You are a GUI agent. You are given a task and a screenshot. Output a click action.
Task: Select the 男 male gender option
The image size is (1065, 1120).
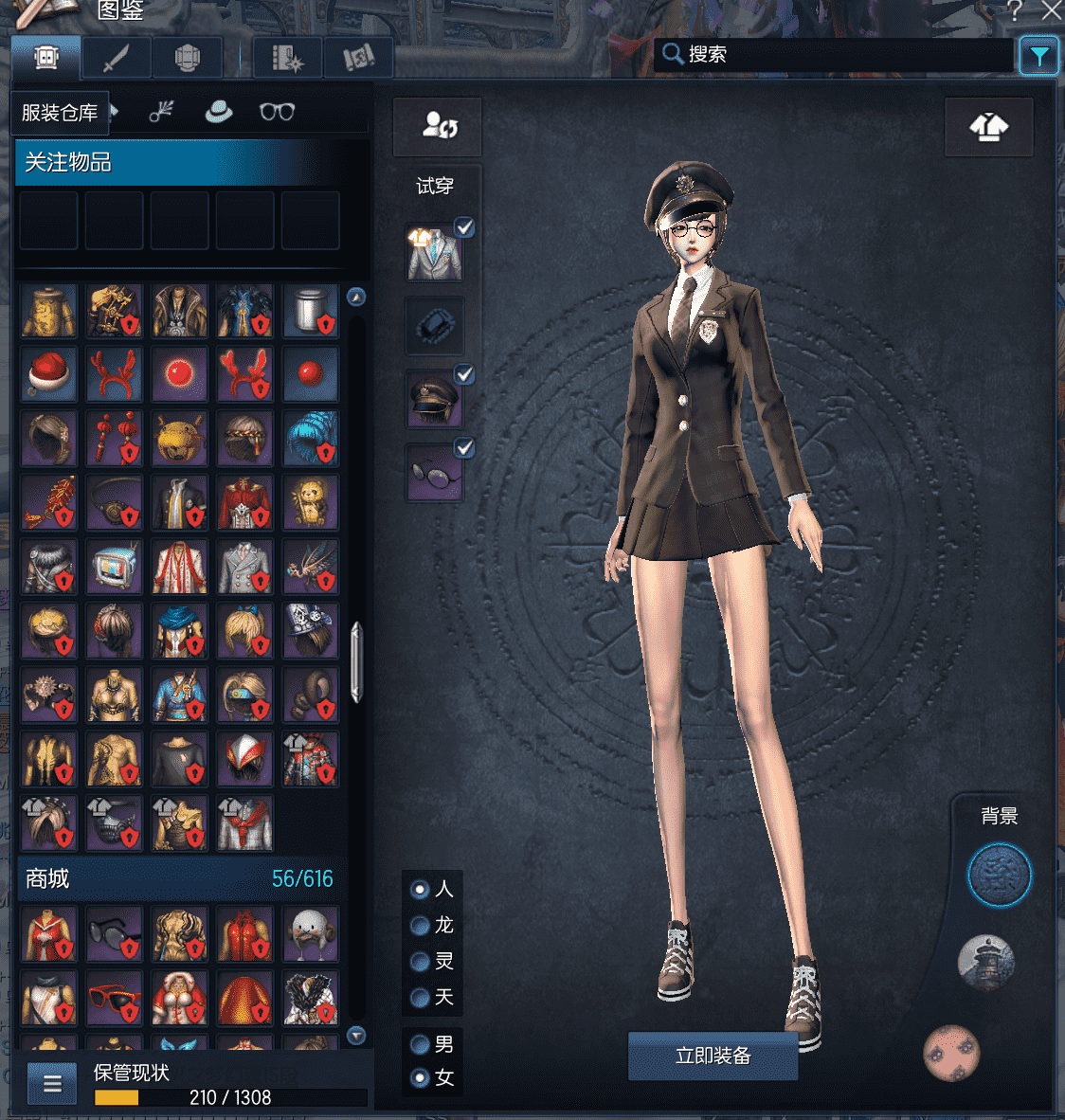(421, 1044)
